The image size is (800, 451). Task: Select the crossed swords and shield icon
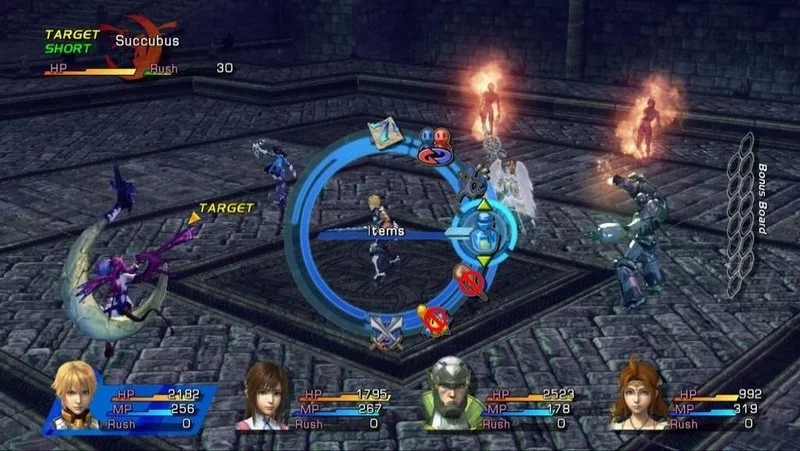386,329
